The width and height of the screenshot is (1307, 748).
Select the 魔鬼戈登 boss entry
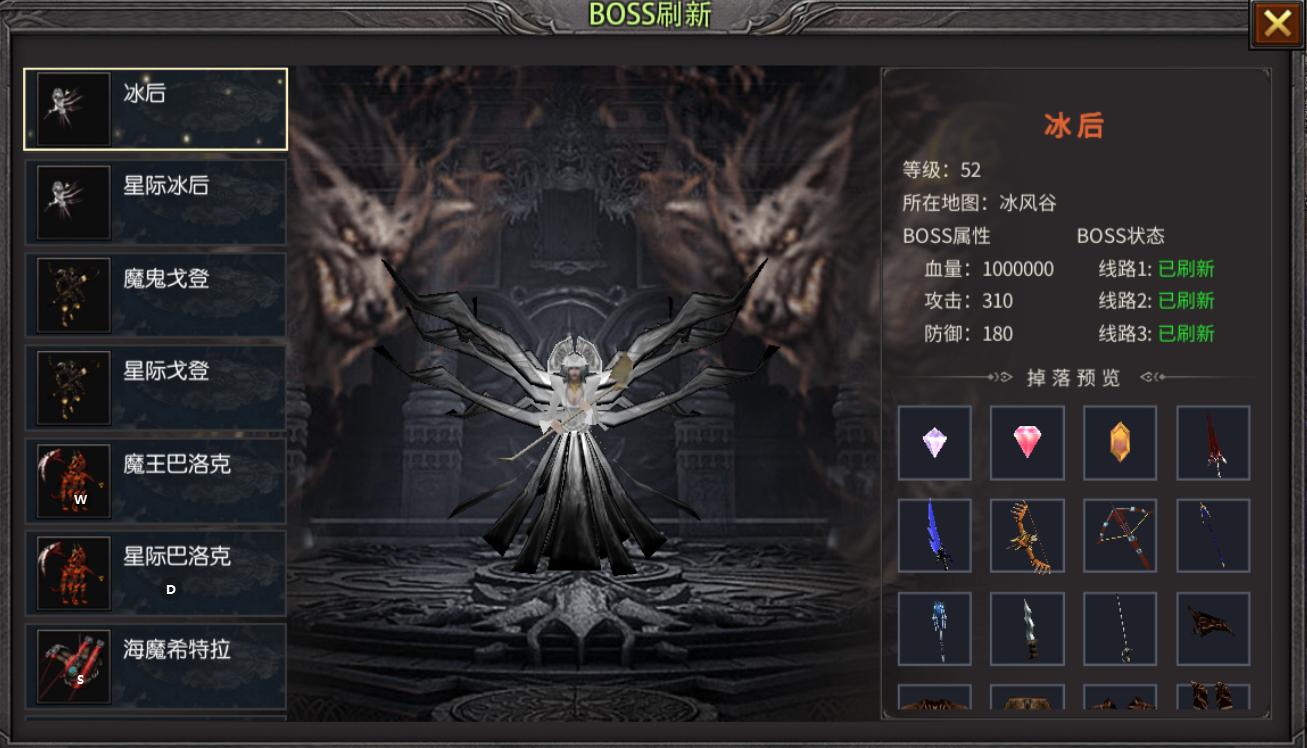tap(155, 294)
